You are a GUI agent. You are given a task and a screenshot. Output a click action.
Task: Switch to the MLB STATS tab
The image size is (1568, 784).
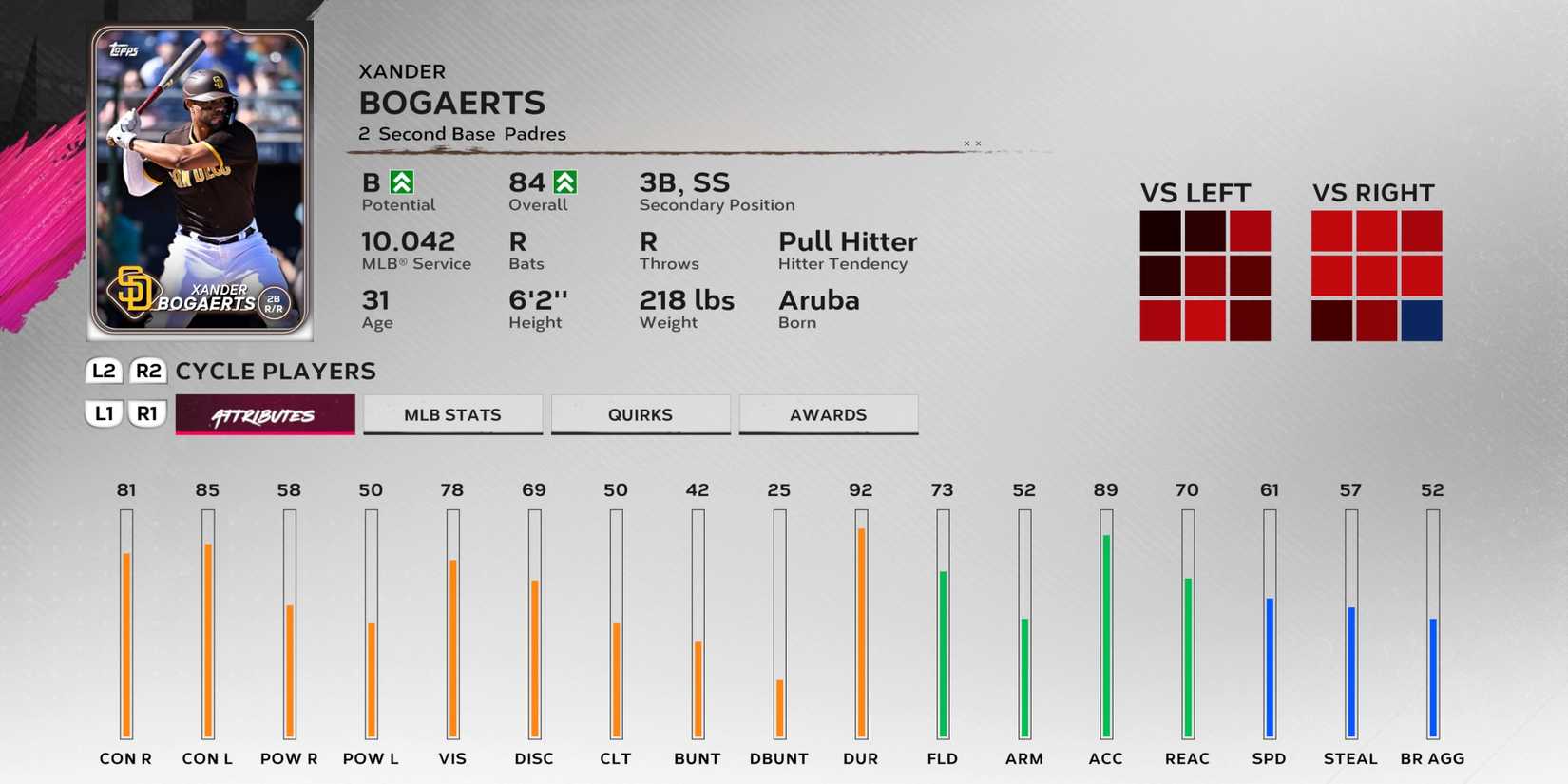pos(452,414)
